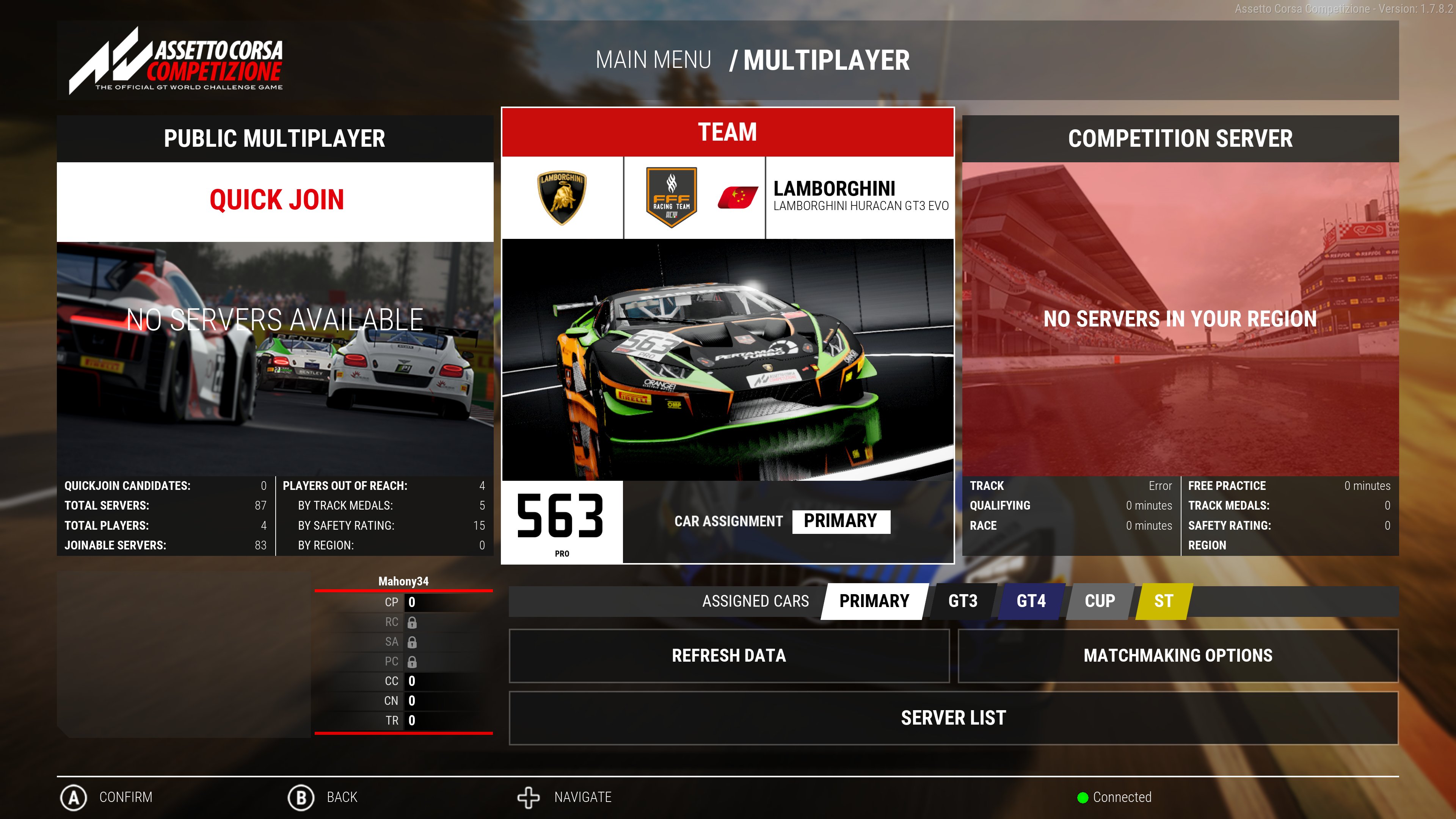Switch to the ST car tab
The height and width of the screenshot is (819, 1456).
pyautogui.click(x=1163, y=601)
